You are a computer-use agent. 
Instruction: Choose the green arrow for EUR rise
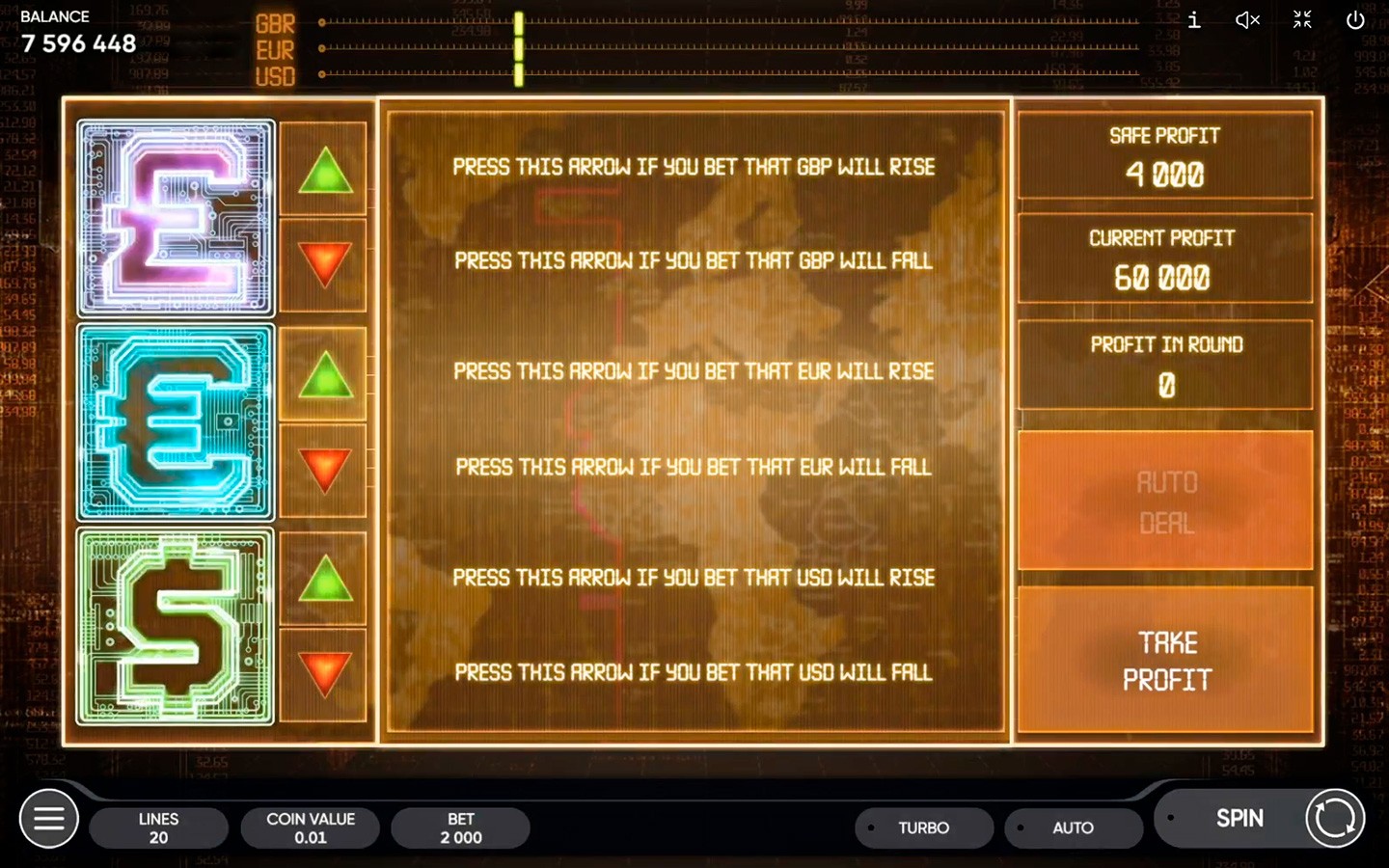pos(325,374)
